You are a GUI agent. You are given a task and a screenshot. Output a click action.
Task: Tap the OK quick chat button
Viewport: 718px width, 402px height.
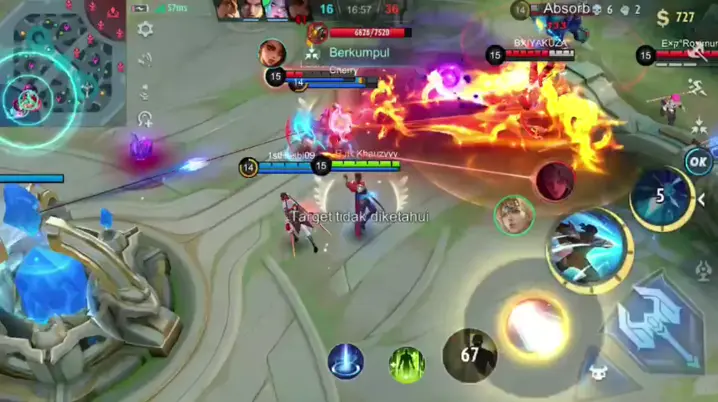[698, 161]
